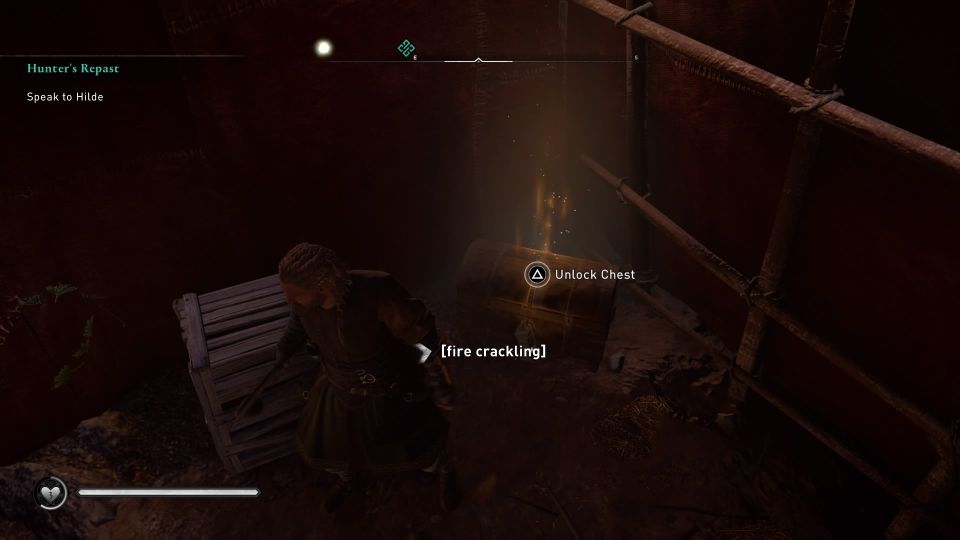The image size is (960, 540).
Task: Click the glowing white dot on the compass
Action: (323, 47)
